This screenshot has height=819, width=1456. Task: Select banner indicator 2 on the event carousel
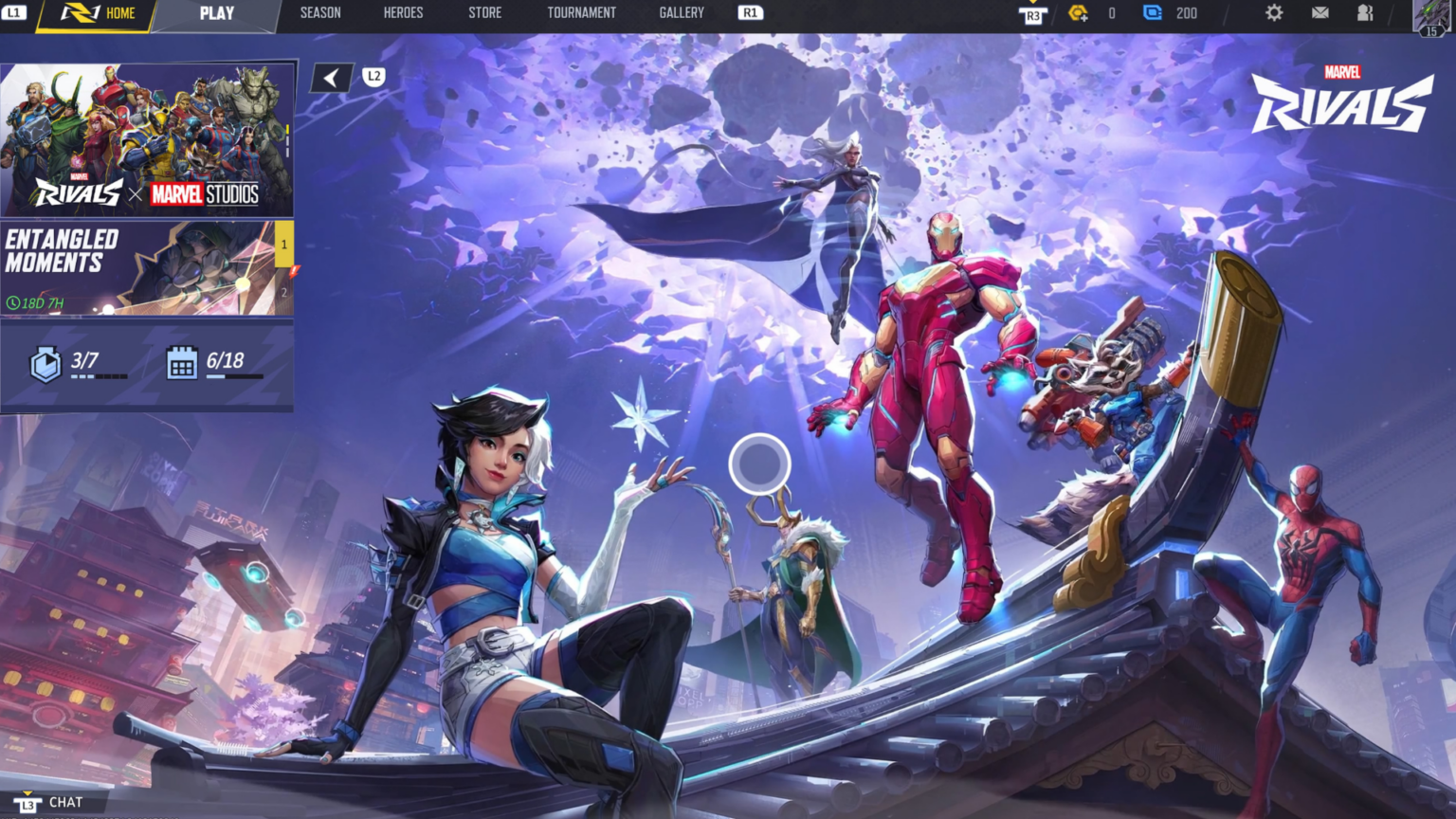coord(282,294)
